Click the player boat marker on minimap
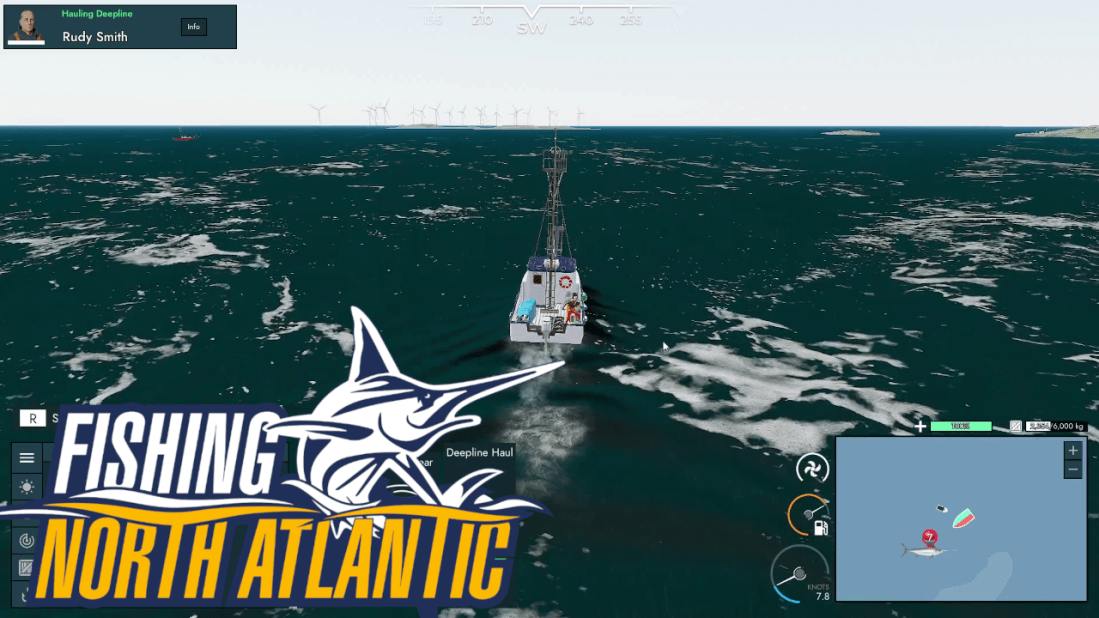Viewport: 1099px width, 618px height. coord(963,518)
